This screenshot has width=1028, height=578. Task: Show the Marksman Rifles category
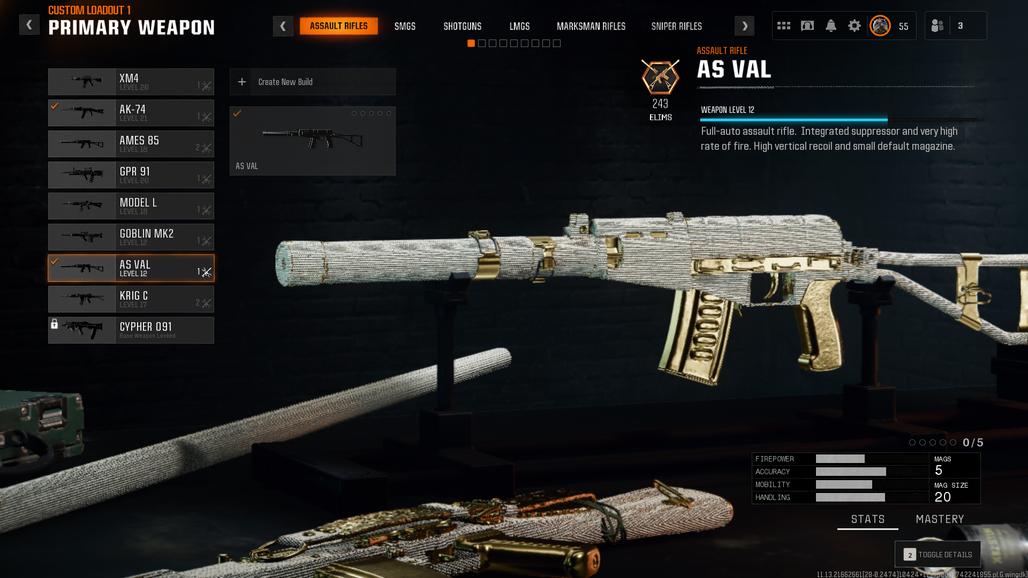pyautogui.click(x=591, y=26)
